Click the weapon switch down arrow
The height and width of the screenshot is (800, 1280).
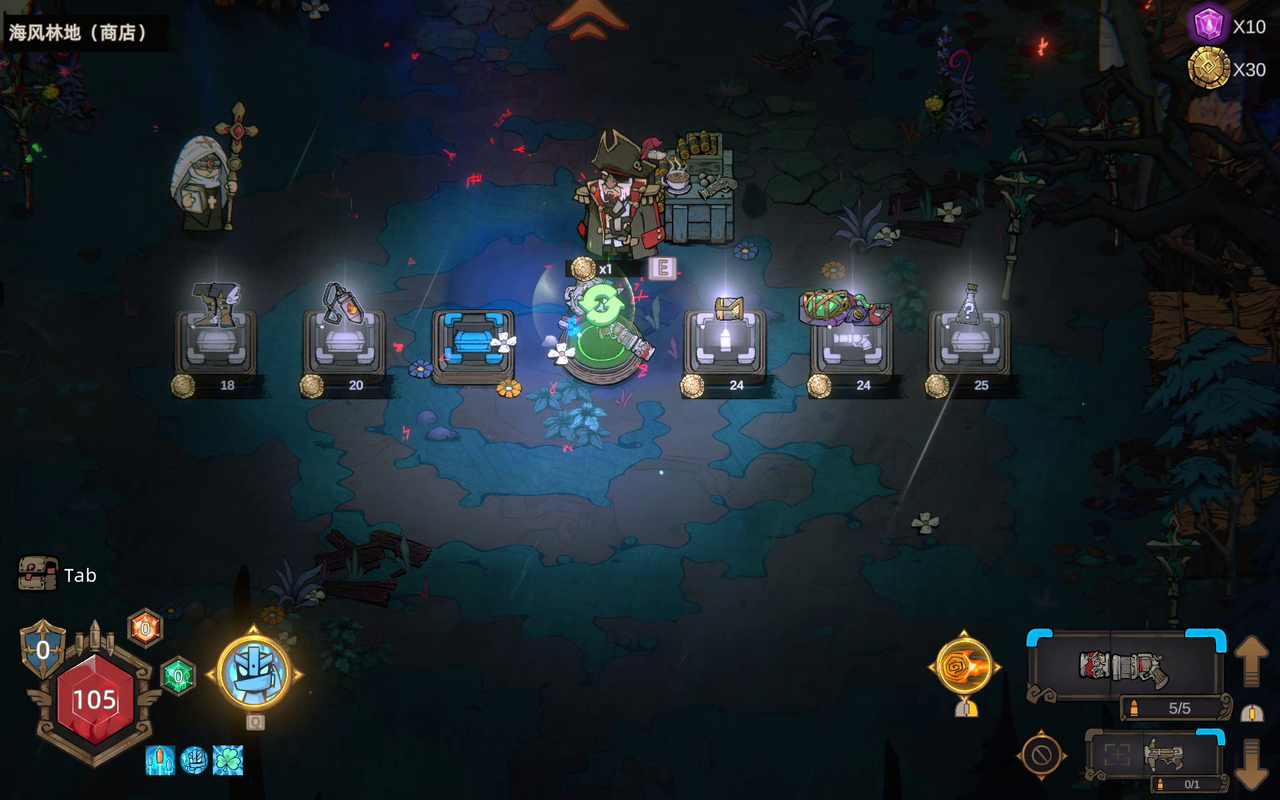1251,764
